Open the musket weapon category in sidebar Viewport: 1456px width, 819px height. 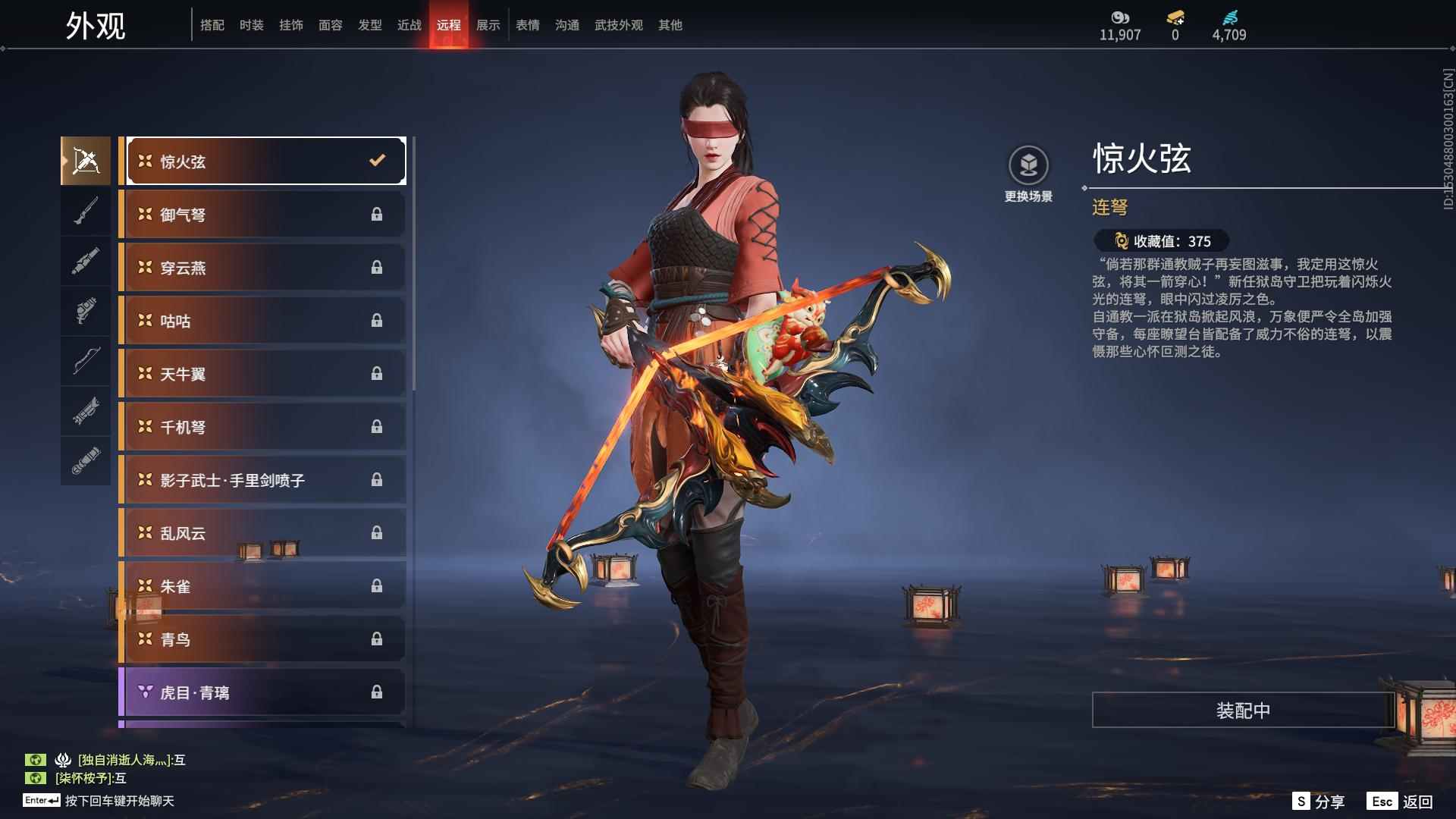pyautogui.click(x=86, y=211)
